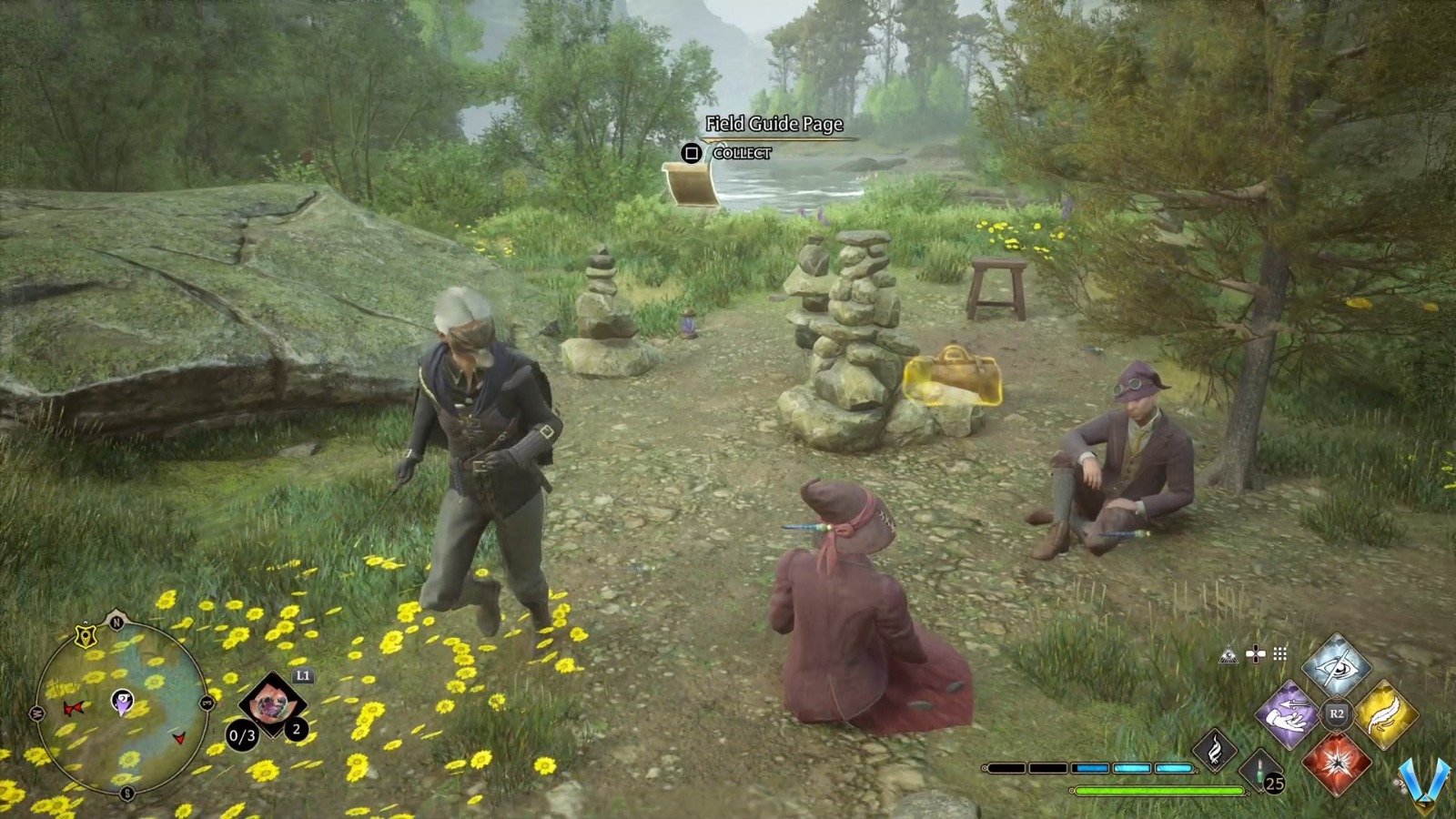Open the dotted grid spell menu icon
This screenshot has width=1456, height=819.
coord(1280,653)
